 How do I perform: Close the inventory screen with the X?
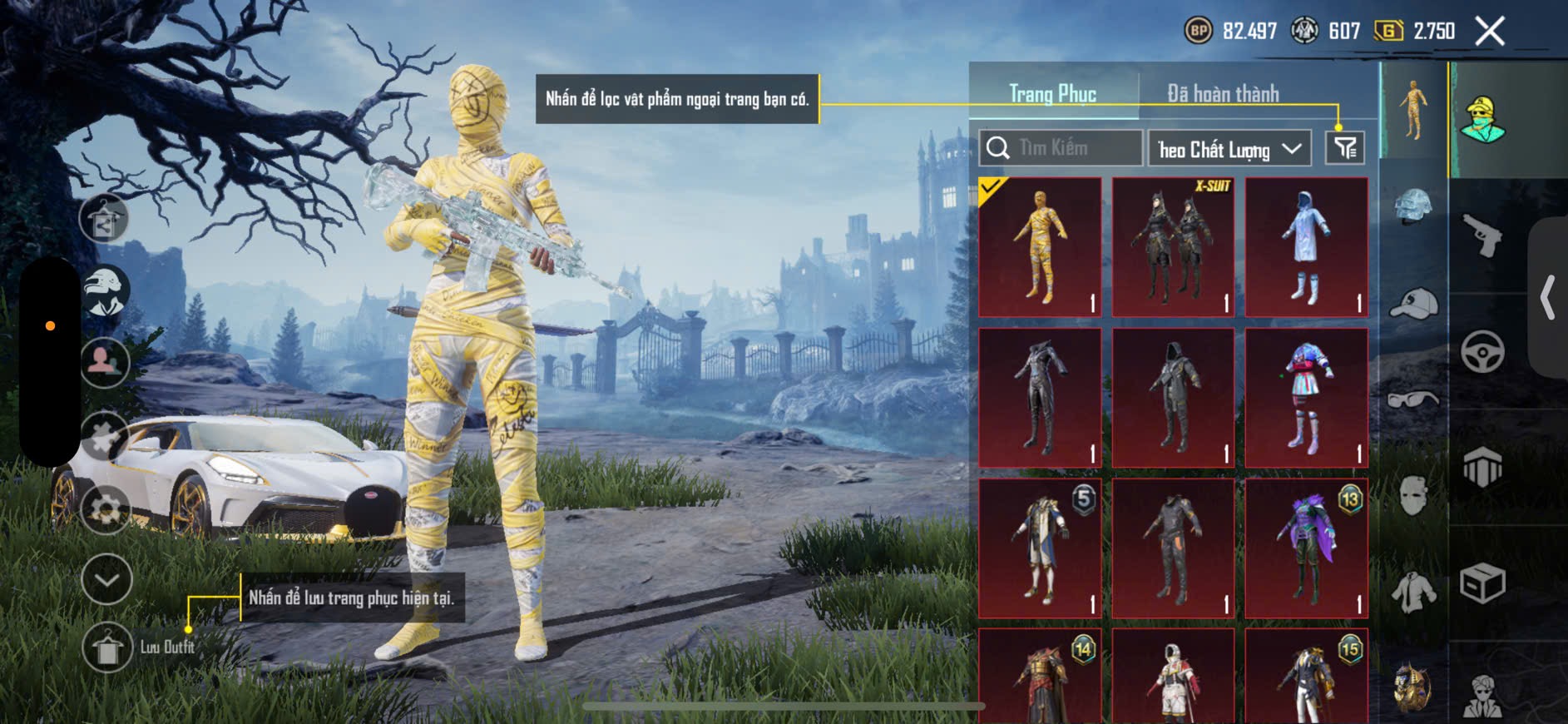point(1489,32)
